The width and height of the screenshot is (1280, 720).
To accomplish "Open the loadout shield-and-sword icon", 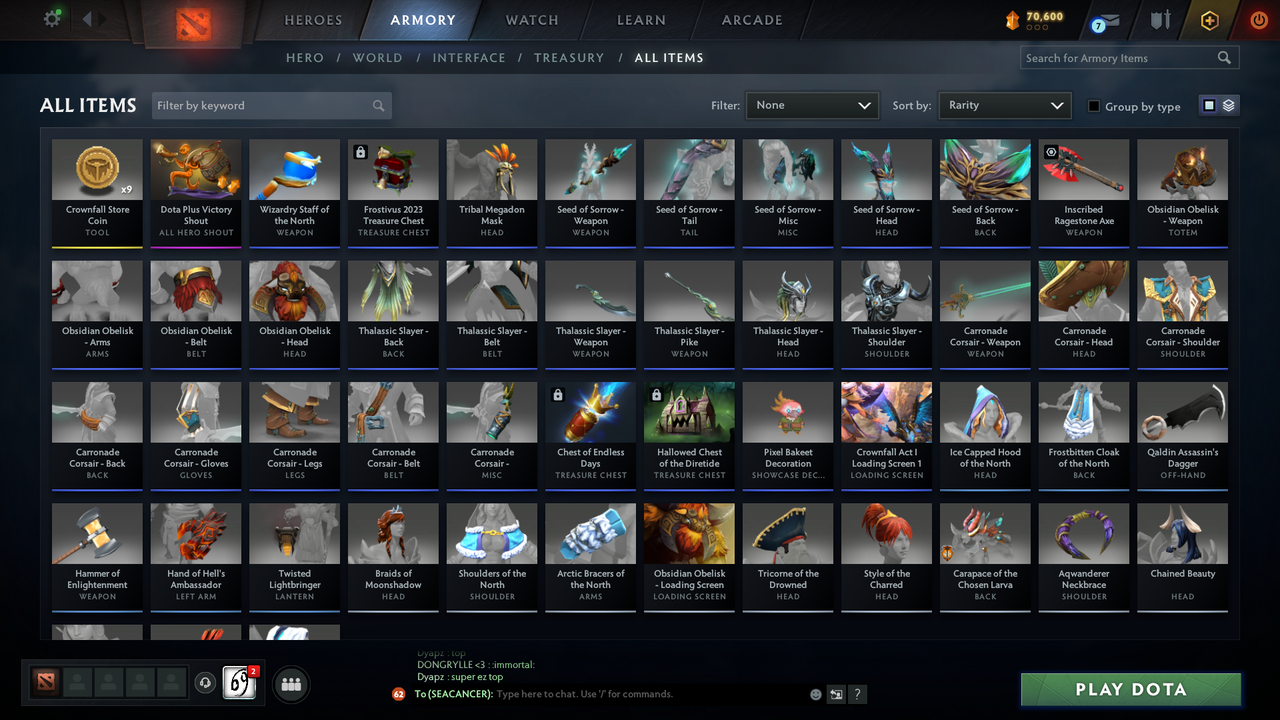I will click(1160, 20).
